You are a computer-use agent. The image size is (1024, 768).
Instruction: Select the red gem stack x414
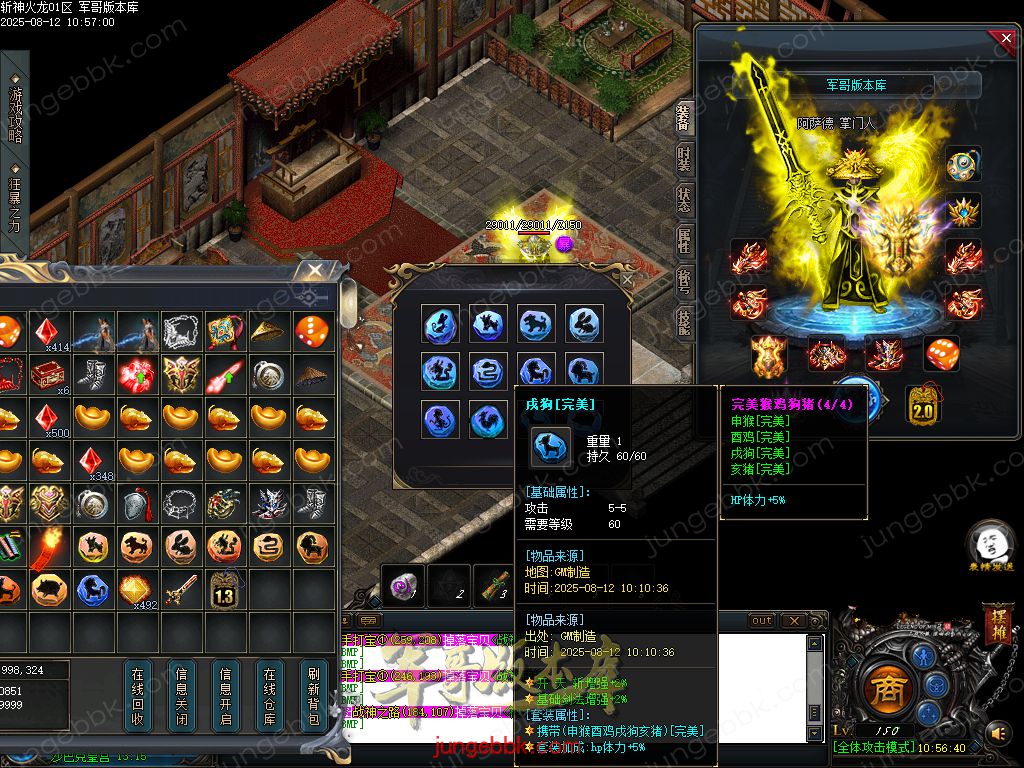click(45, 332)
